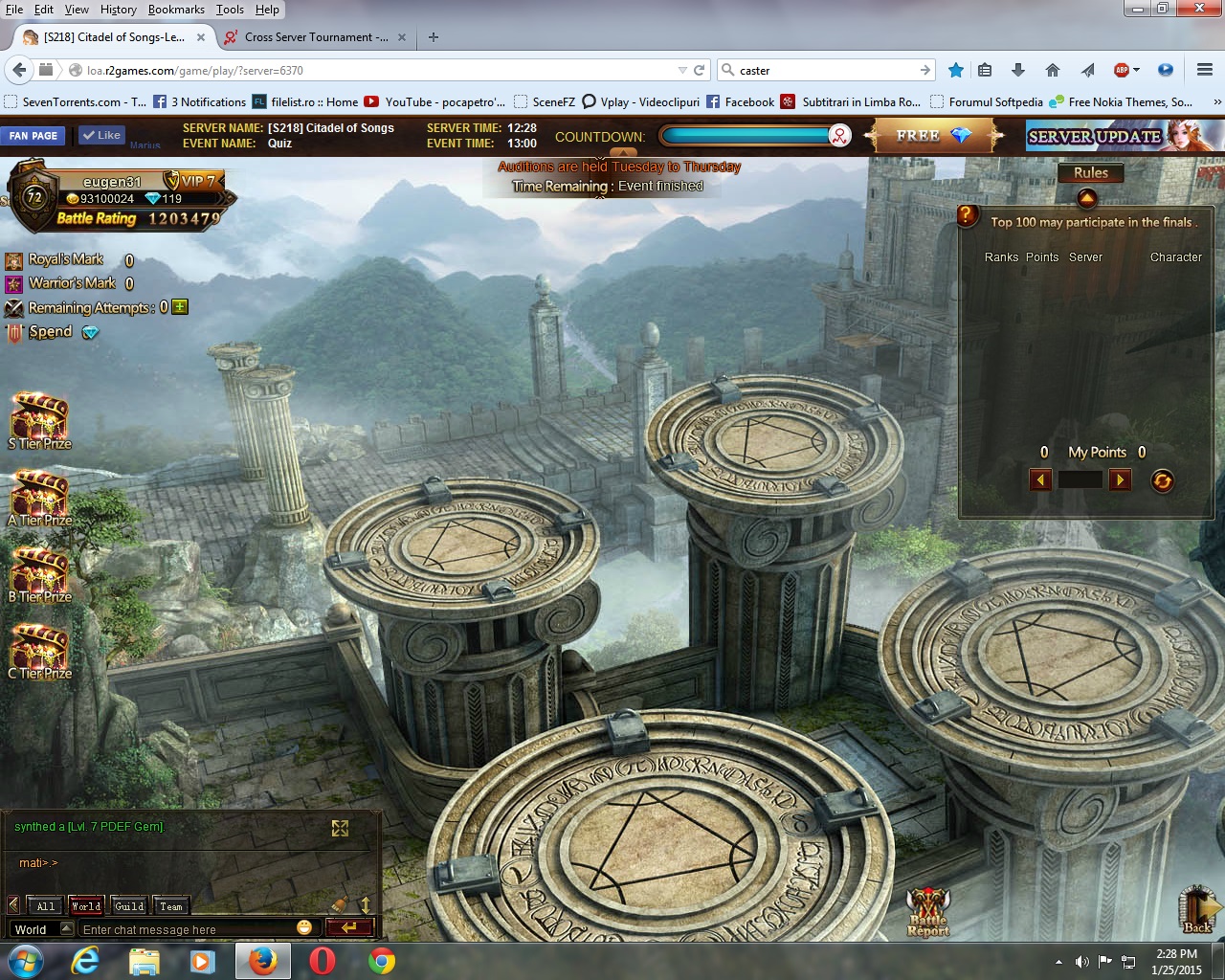Go to the next rankings page

point(1120,480)
